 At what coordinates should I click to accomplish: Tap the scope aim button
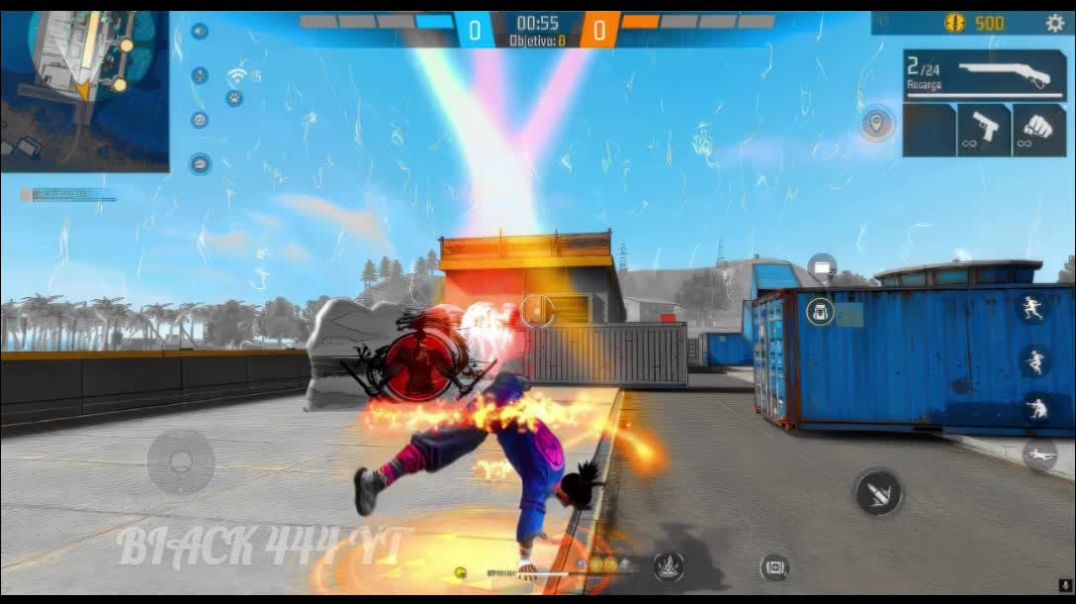[774, 567]
